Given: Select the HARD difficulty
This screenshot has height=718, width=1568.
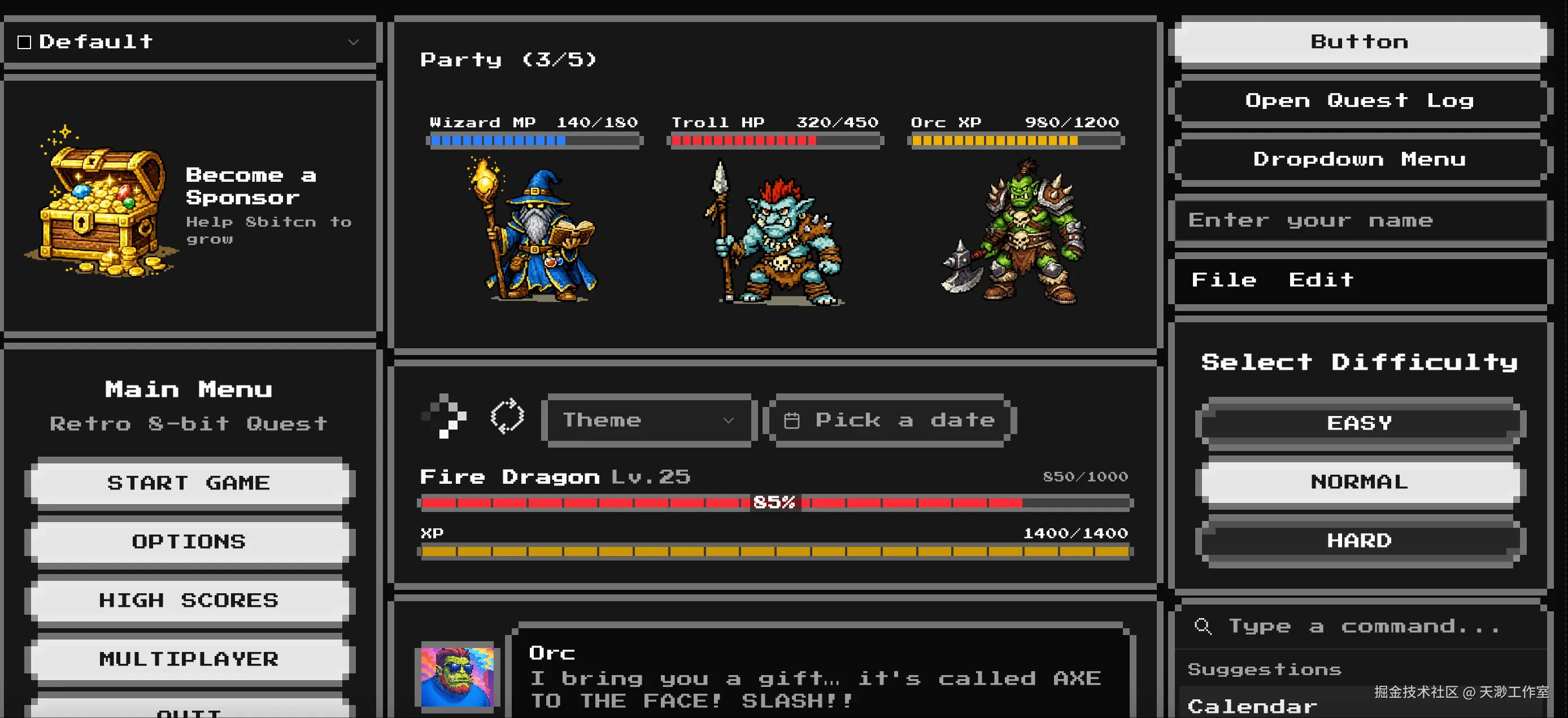Looking at the screenshot, I should point(1359,540).
